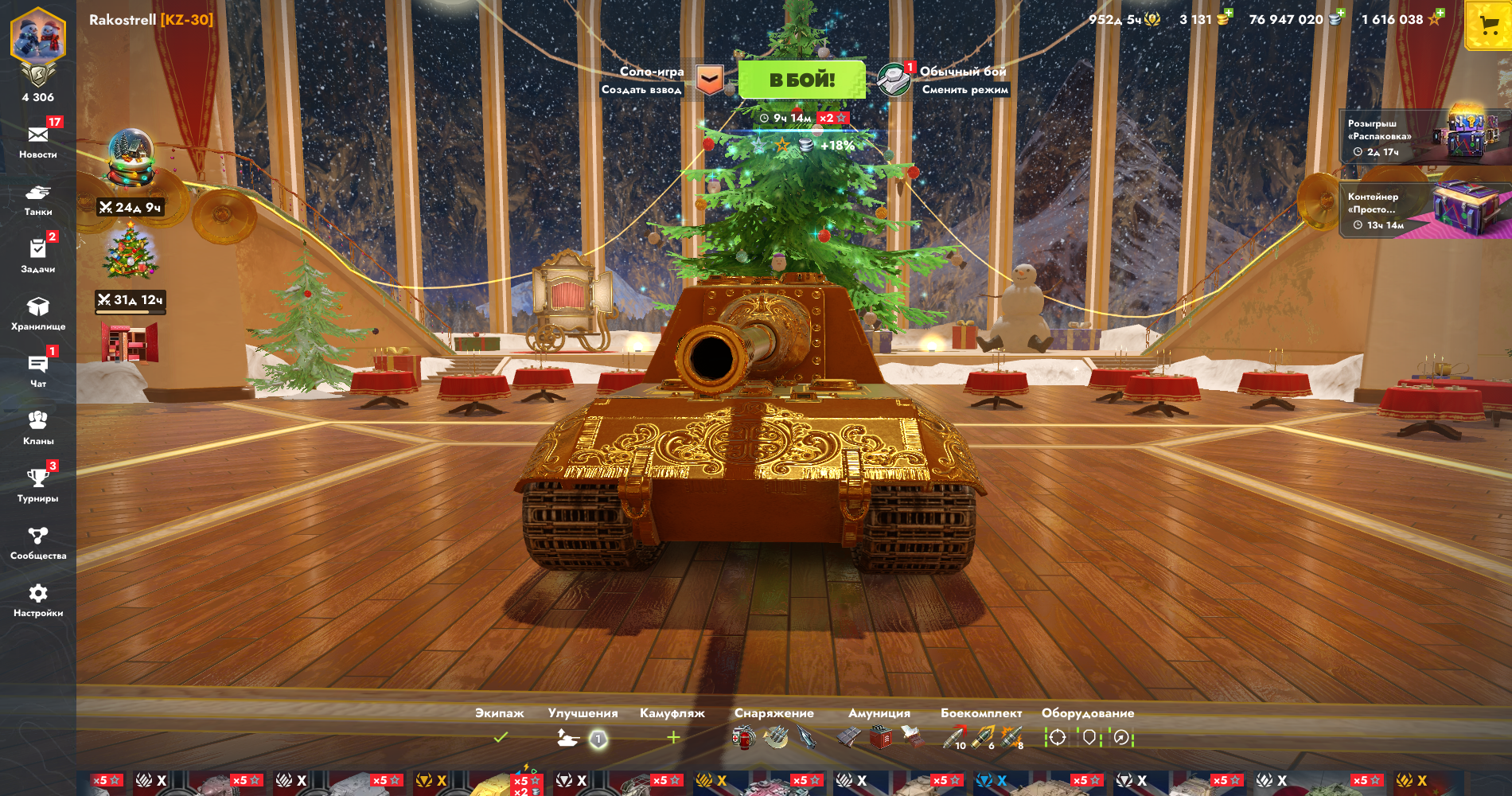The width and height of the screenshot is (1512, 796).
Task: Open the Экипаж crew section
Action: 500,737
